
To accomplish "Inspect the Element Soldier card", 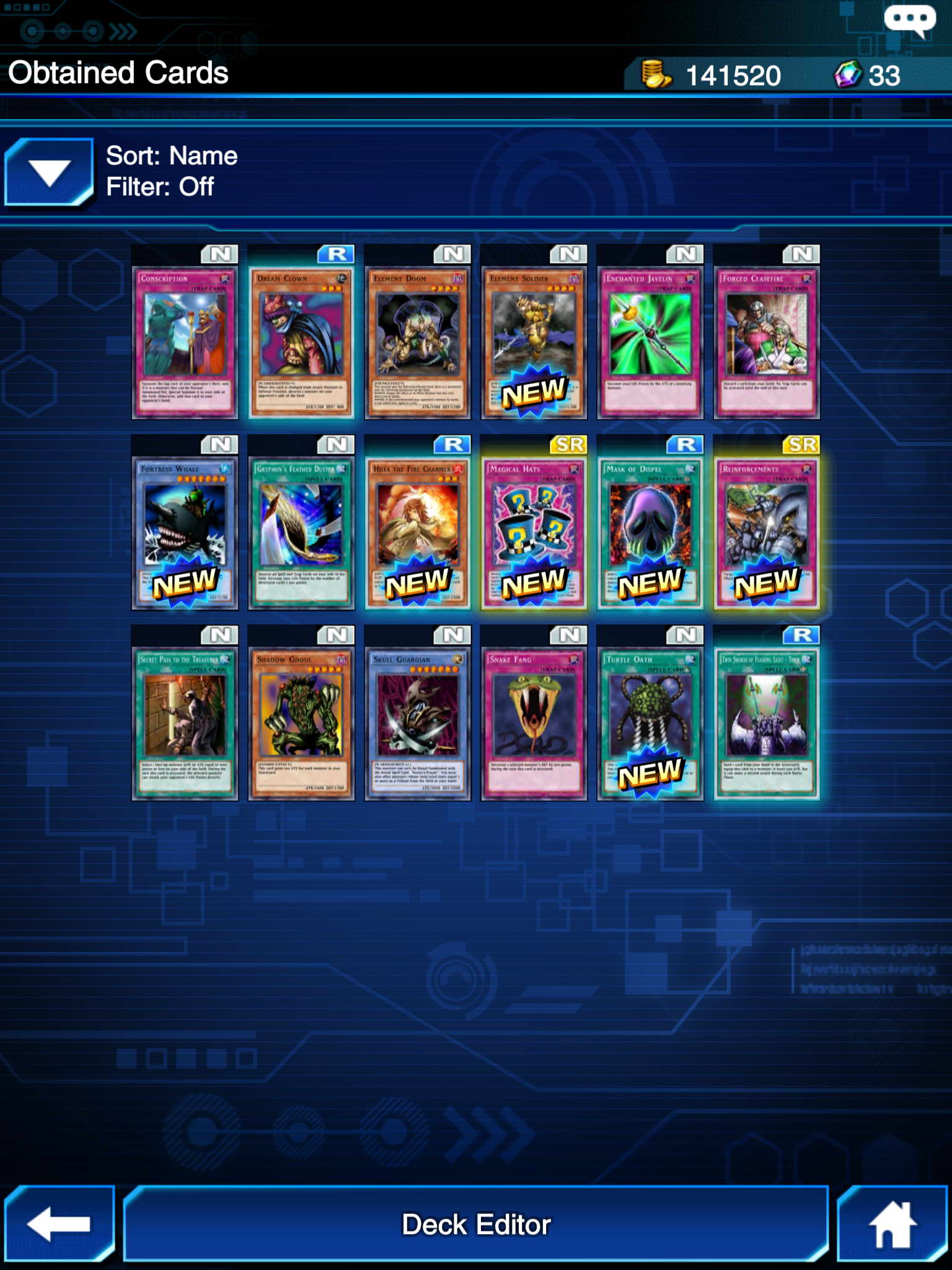I will pyautogui.click(x=534, y=342).
